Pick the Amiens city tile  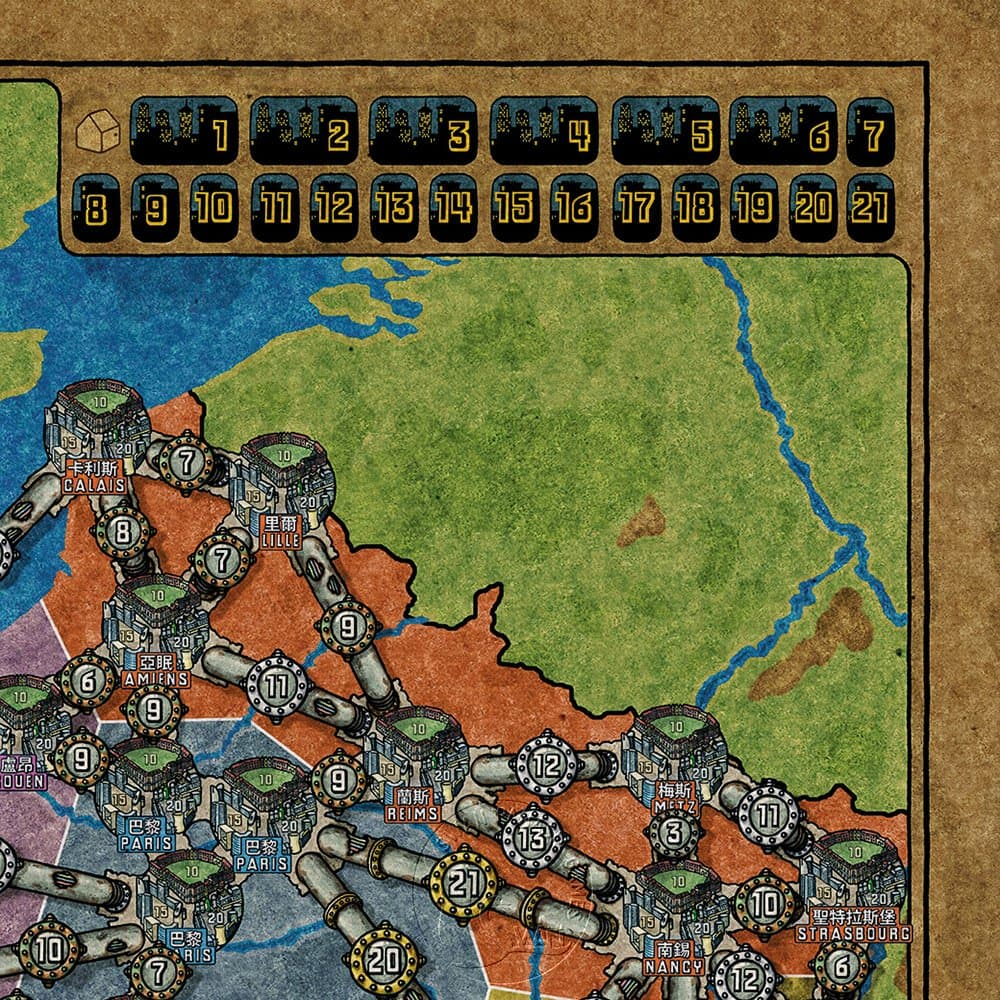tap(154, 625)
